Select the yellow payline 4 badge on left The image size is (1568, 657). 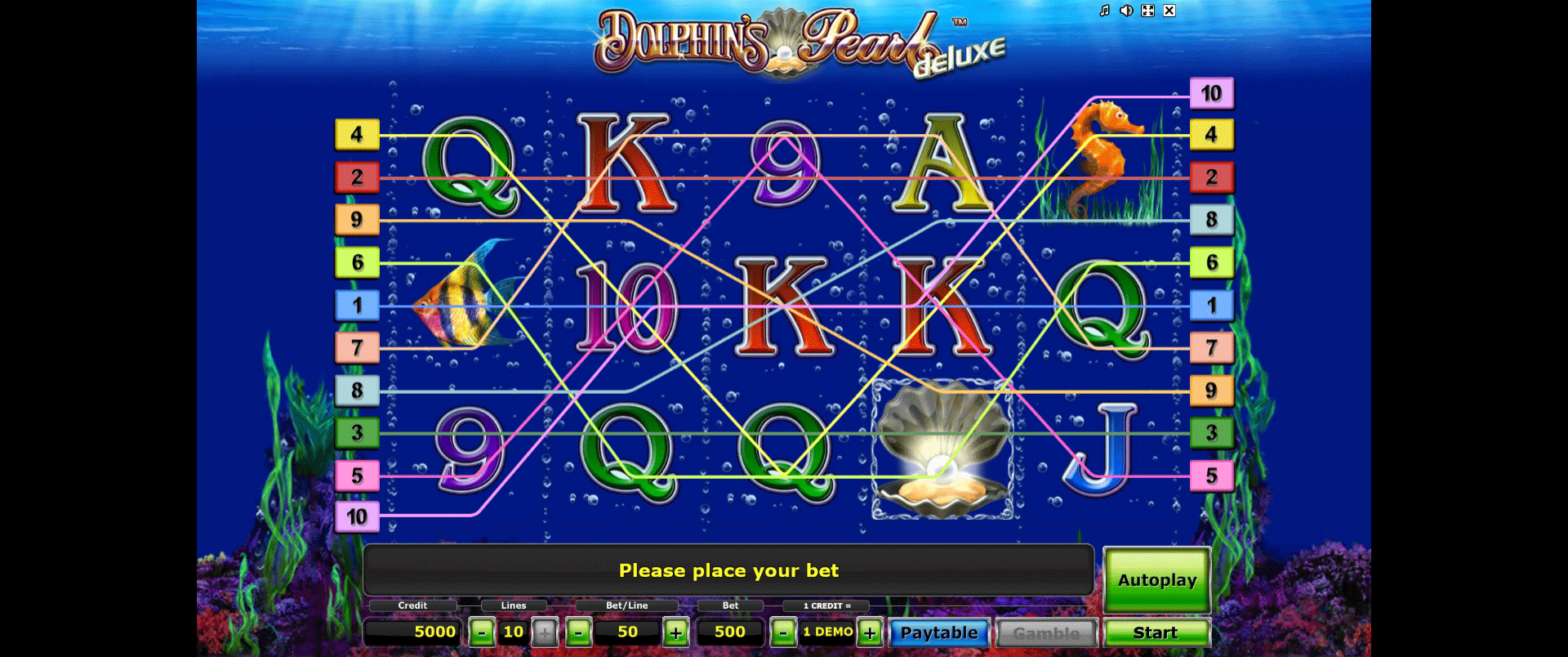(356, 133)
